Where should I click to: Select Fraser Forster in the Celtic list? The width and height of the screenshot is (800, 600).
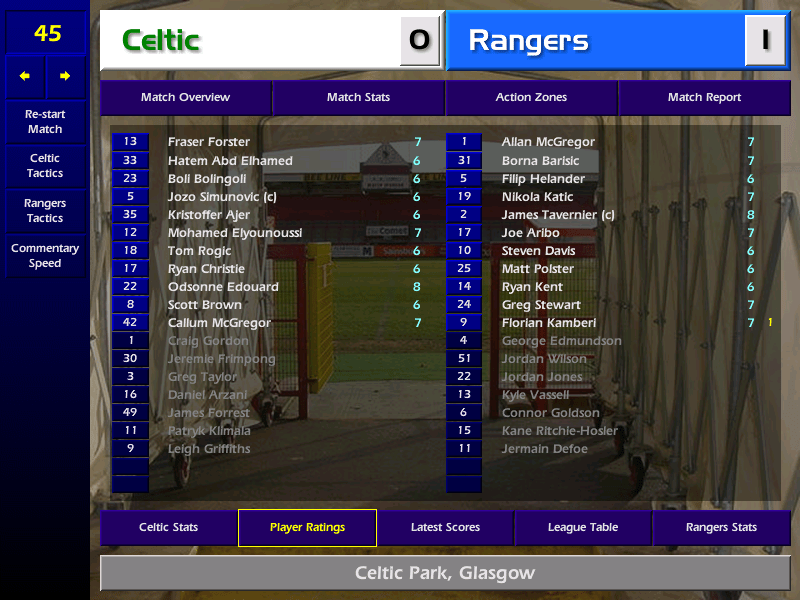pos(209,142)
